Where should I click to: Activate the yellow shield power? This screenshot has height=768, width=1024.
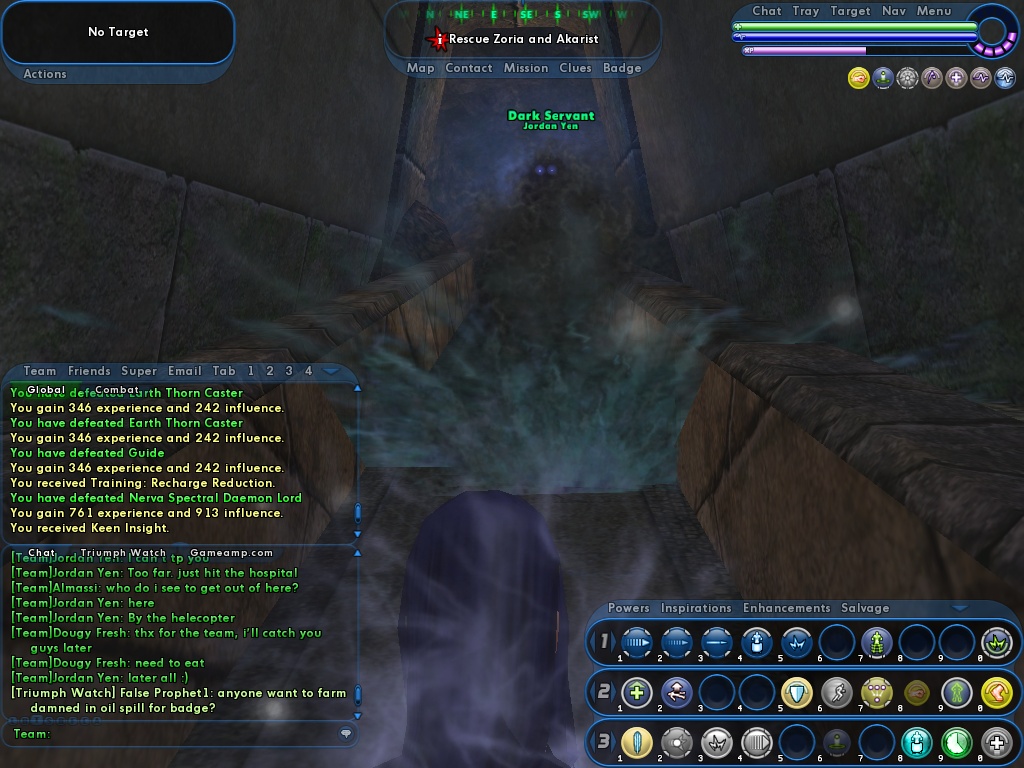(797, 692)
